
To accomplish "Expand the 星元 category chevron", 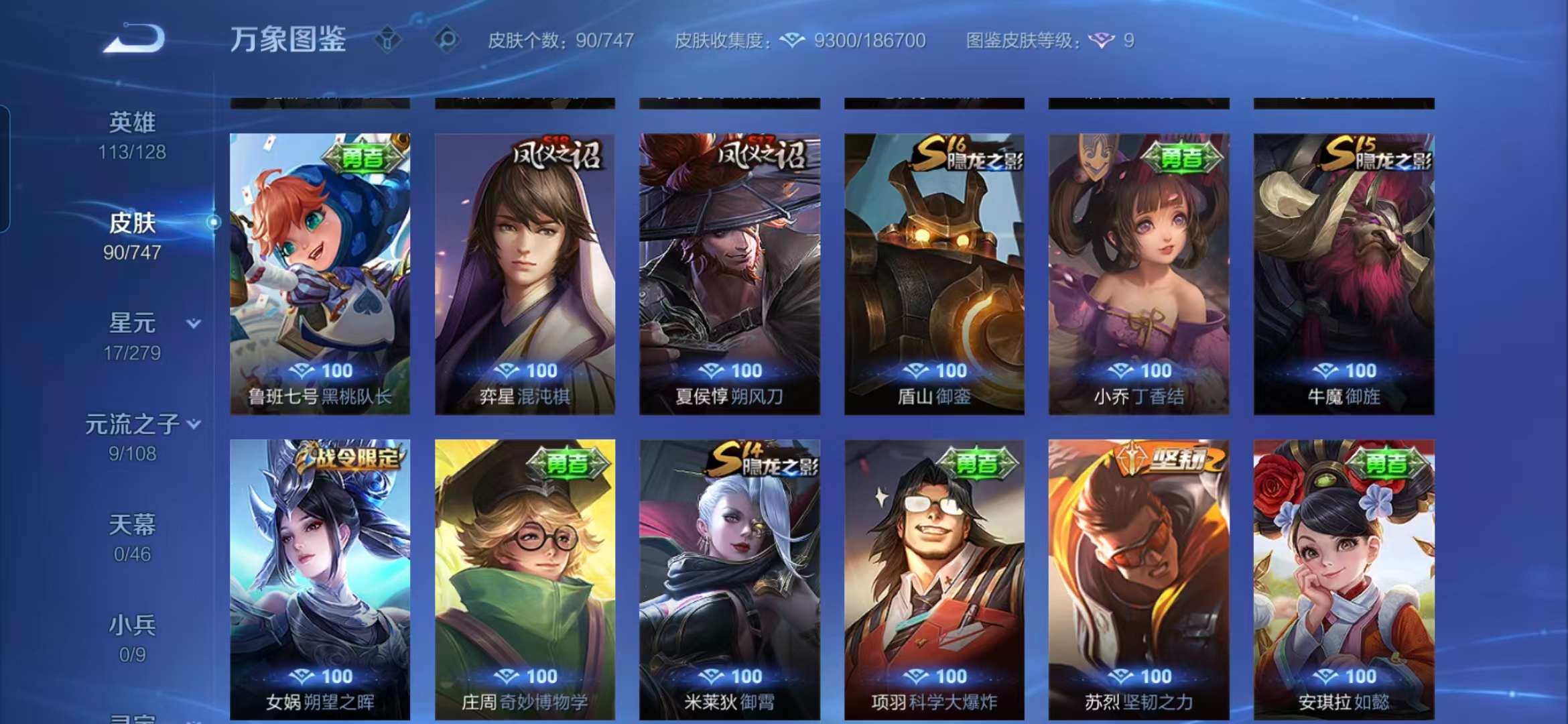I will point(193,322).
